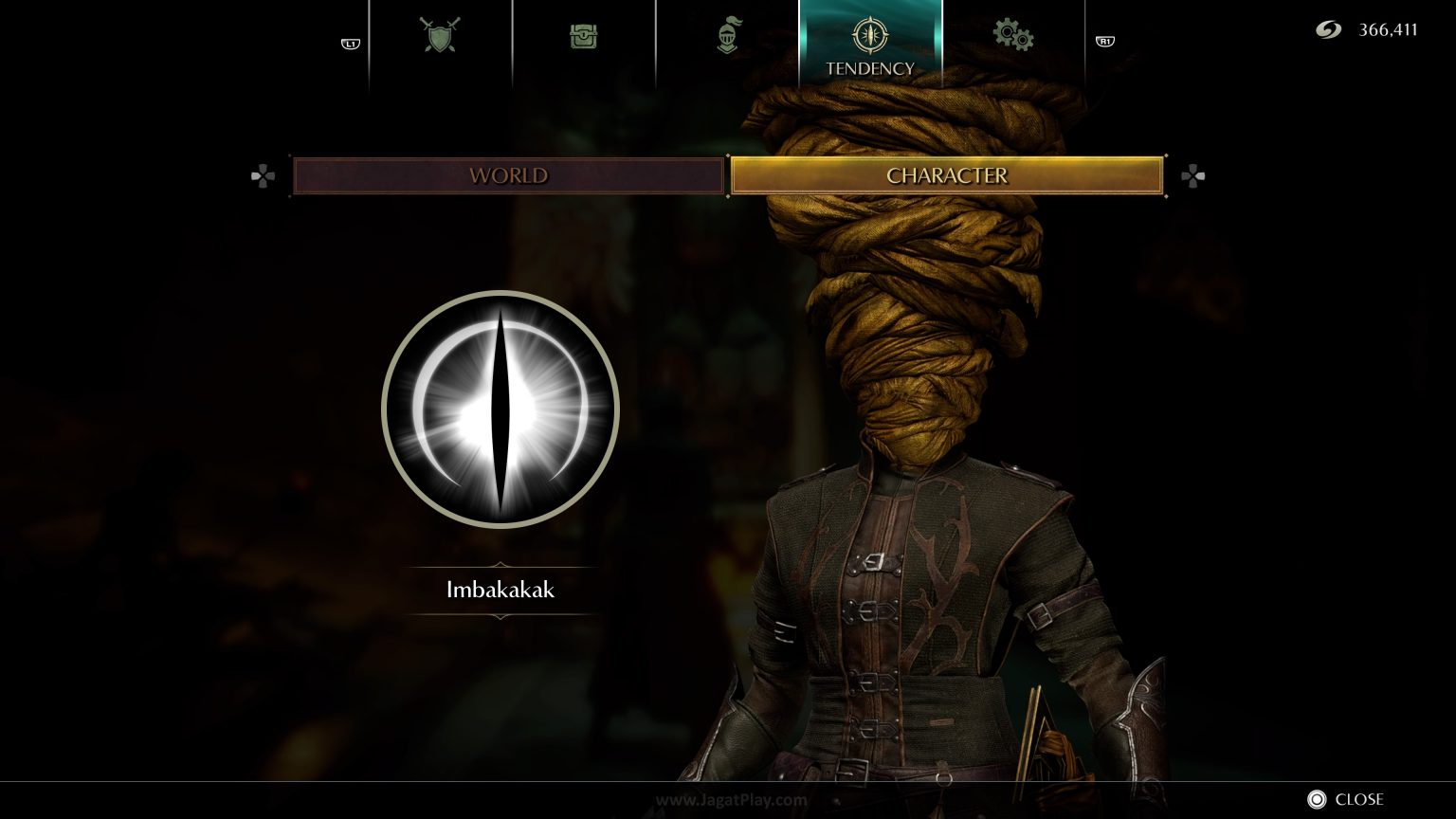
Task: Visit the www.JagatPlay.com watermark link
Action: pos(728,799)
